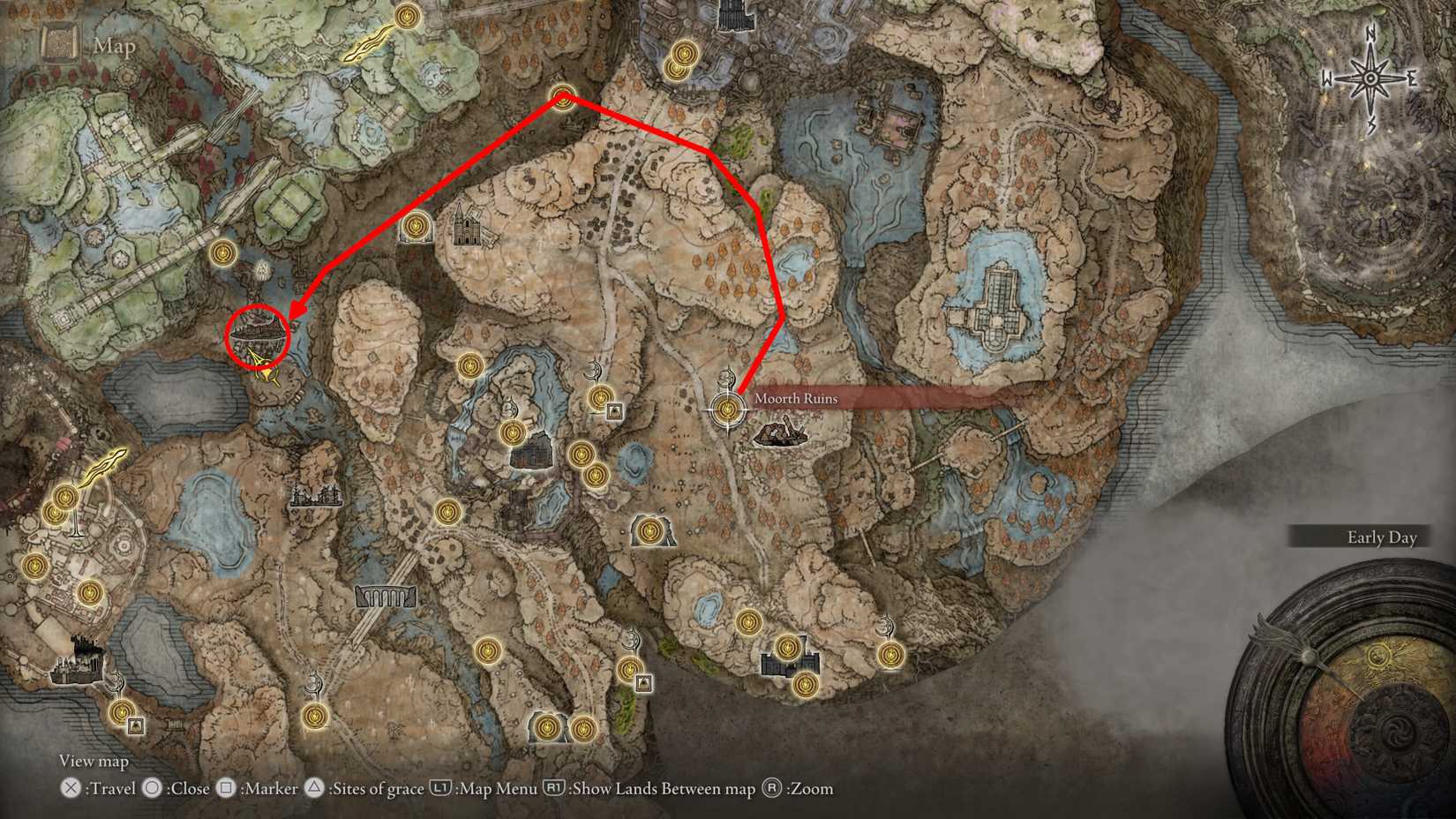This screenshot has height=819, width=1456.
Task: Click the Map scroll icon beside the Map title
Action: 59,41
